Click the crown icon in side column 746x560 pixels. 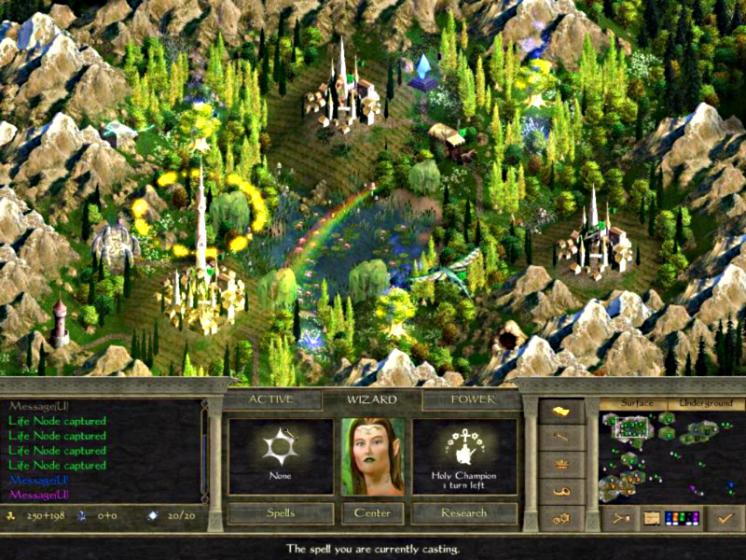pyautogui.click(x=561, y=464)
